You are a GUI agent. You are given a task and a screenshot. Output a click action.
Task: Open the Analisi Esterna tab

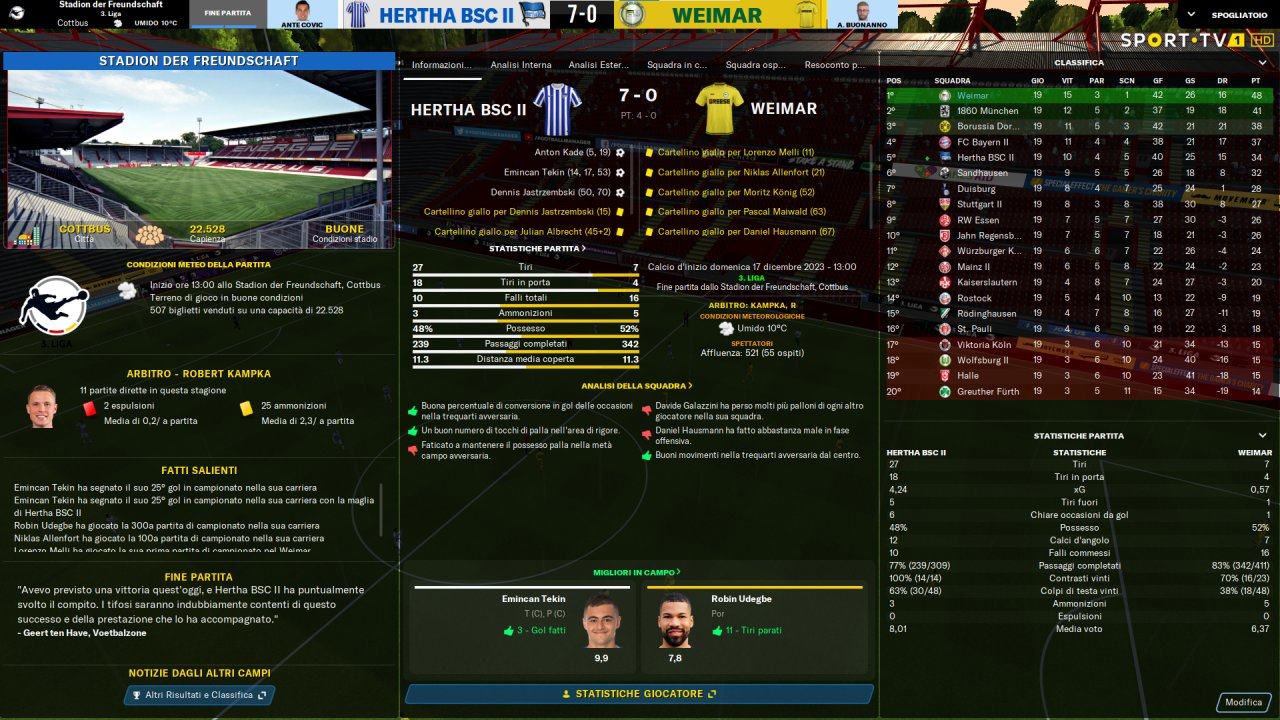(599, 65)
